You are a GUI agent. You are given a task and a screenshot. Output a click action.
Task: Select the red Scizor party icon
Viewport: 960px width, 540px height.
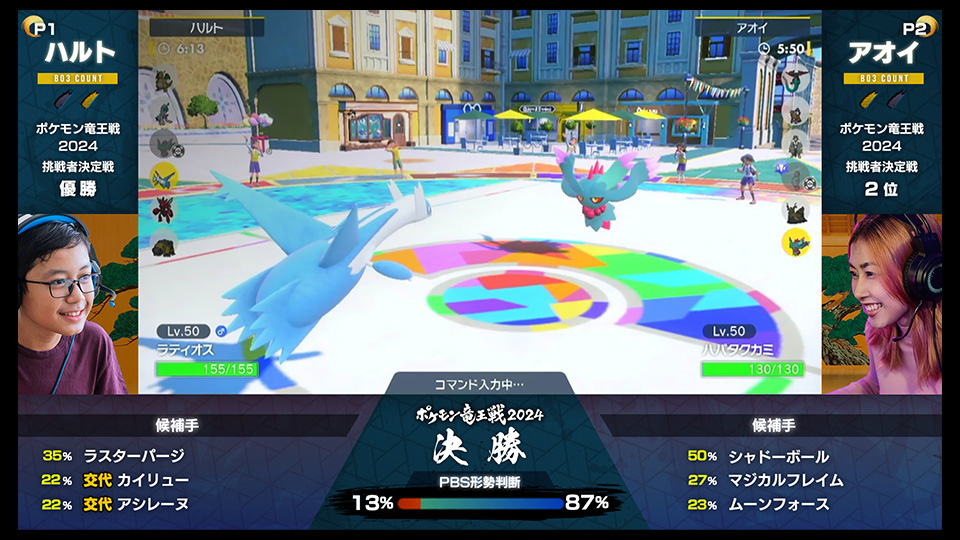(x=163, y=209)
